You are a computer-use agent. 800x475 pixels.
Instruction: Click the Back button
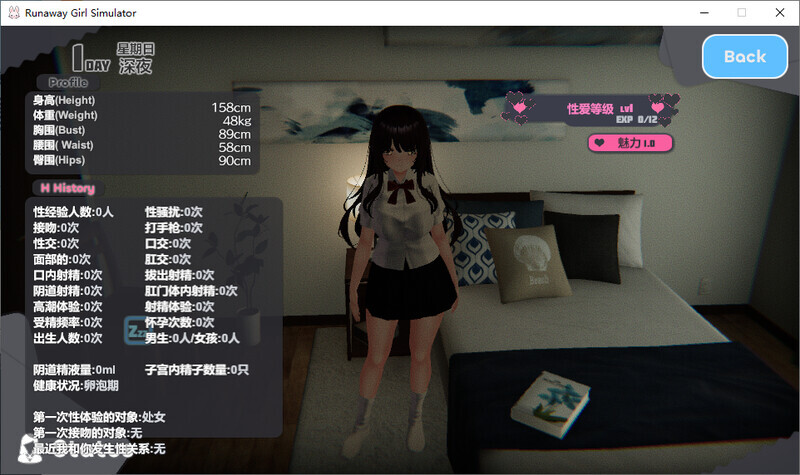[744, 57]
